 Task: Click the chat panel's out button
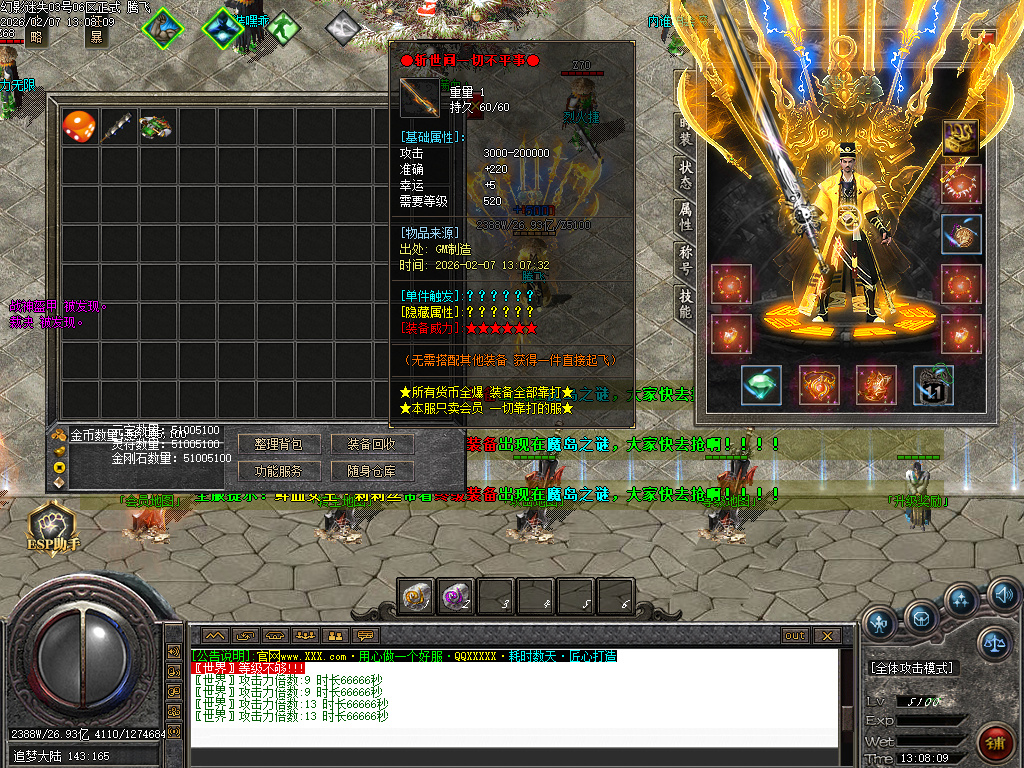click(x=795, y=636)
